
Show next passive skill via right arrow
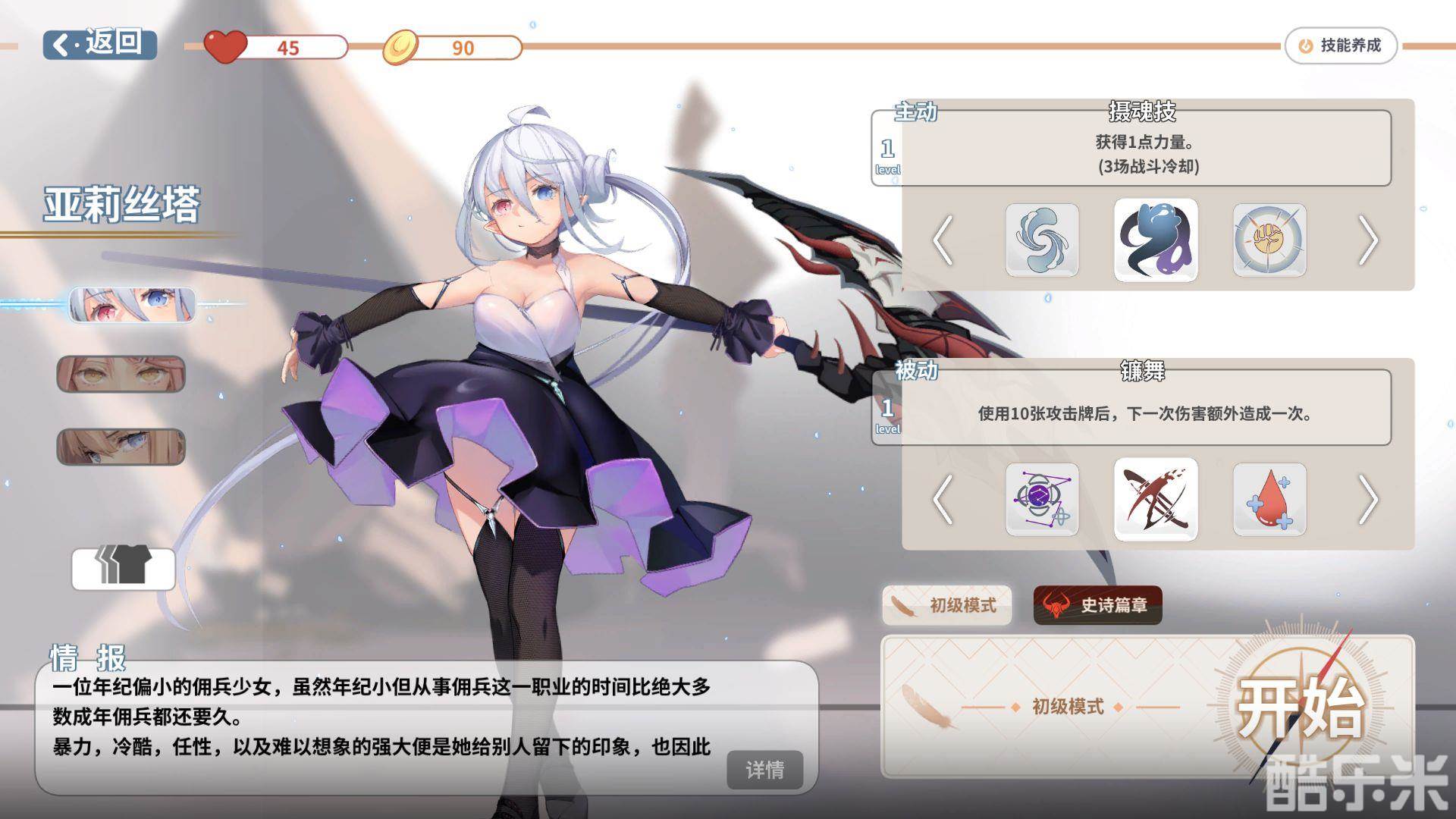pos(1370,499)
